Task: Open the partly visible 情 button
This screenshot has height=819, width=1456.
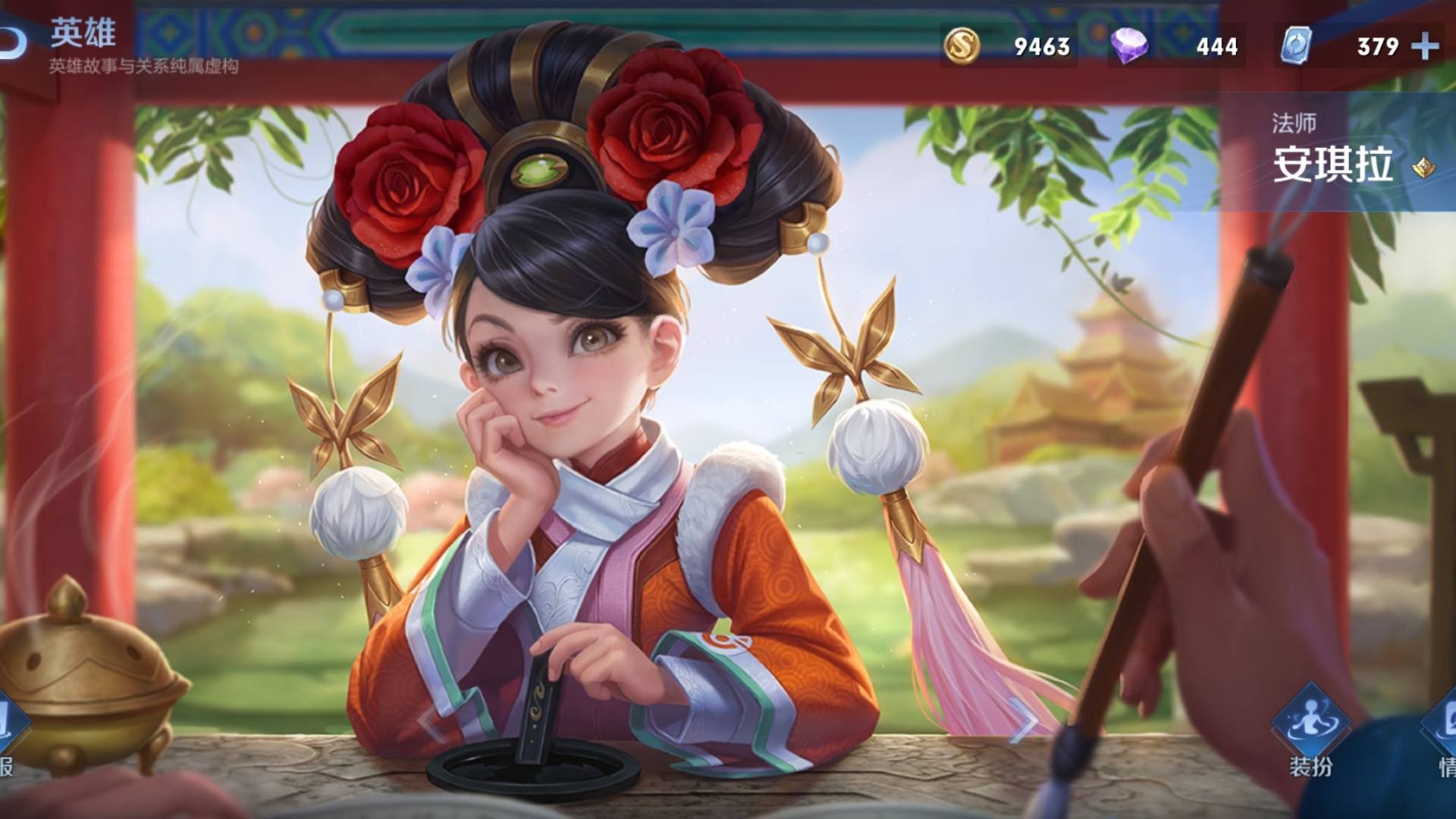Action: pyautogui.click(x=1444, y=728)
